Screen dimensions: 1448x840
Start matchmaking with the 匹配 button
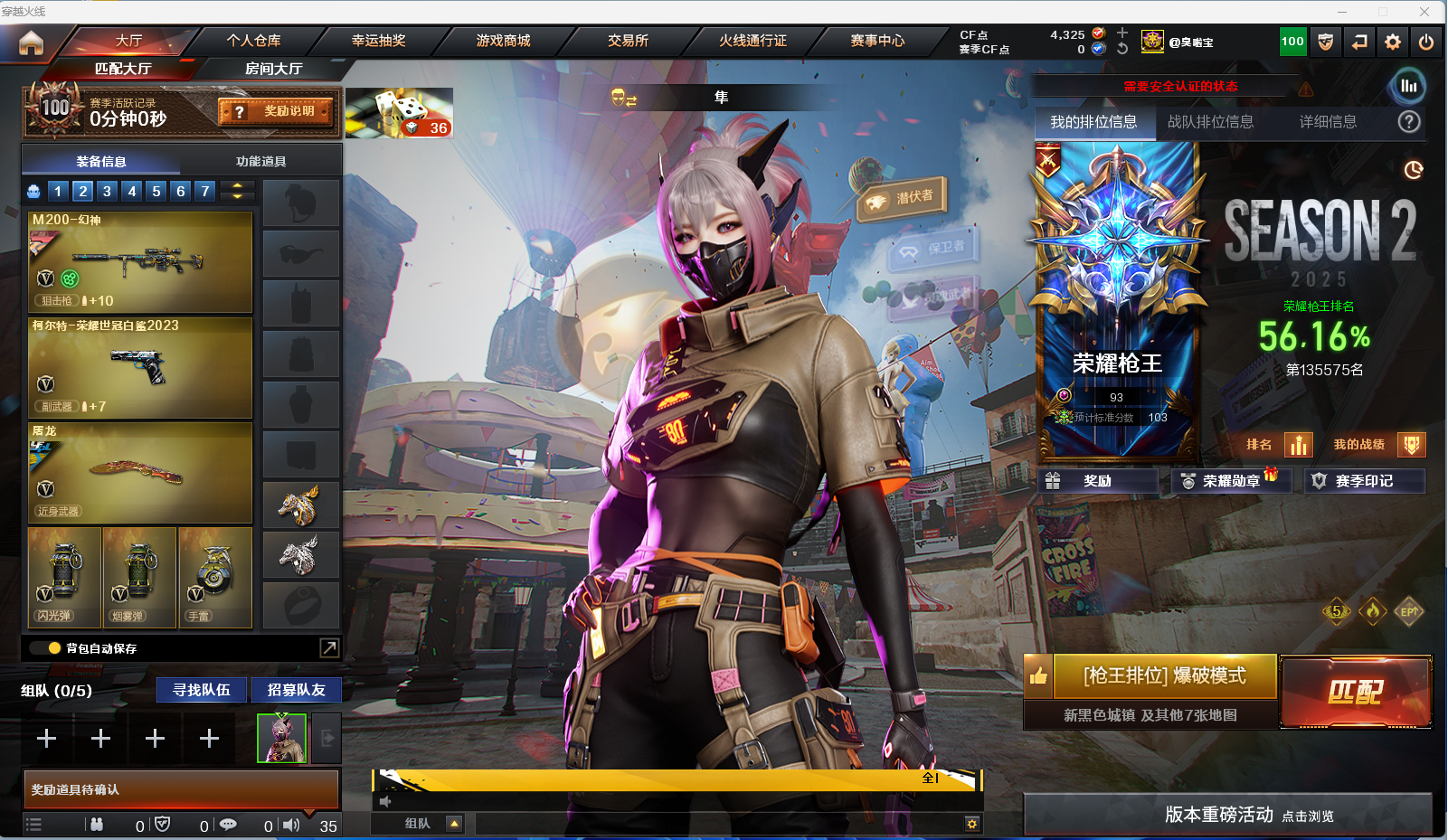point(1355,692)
